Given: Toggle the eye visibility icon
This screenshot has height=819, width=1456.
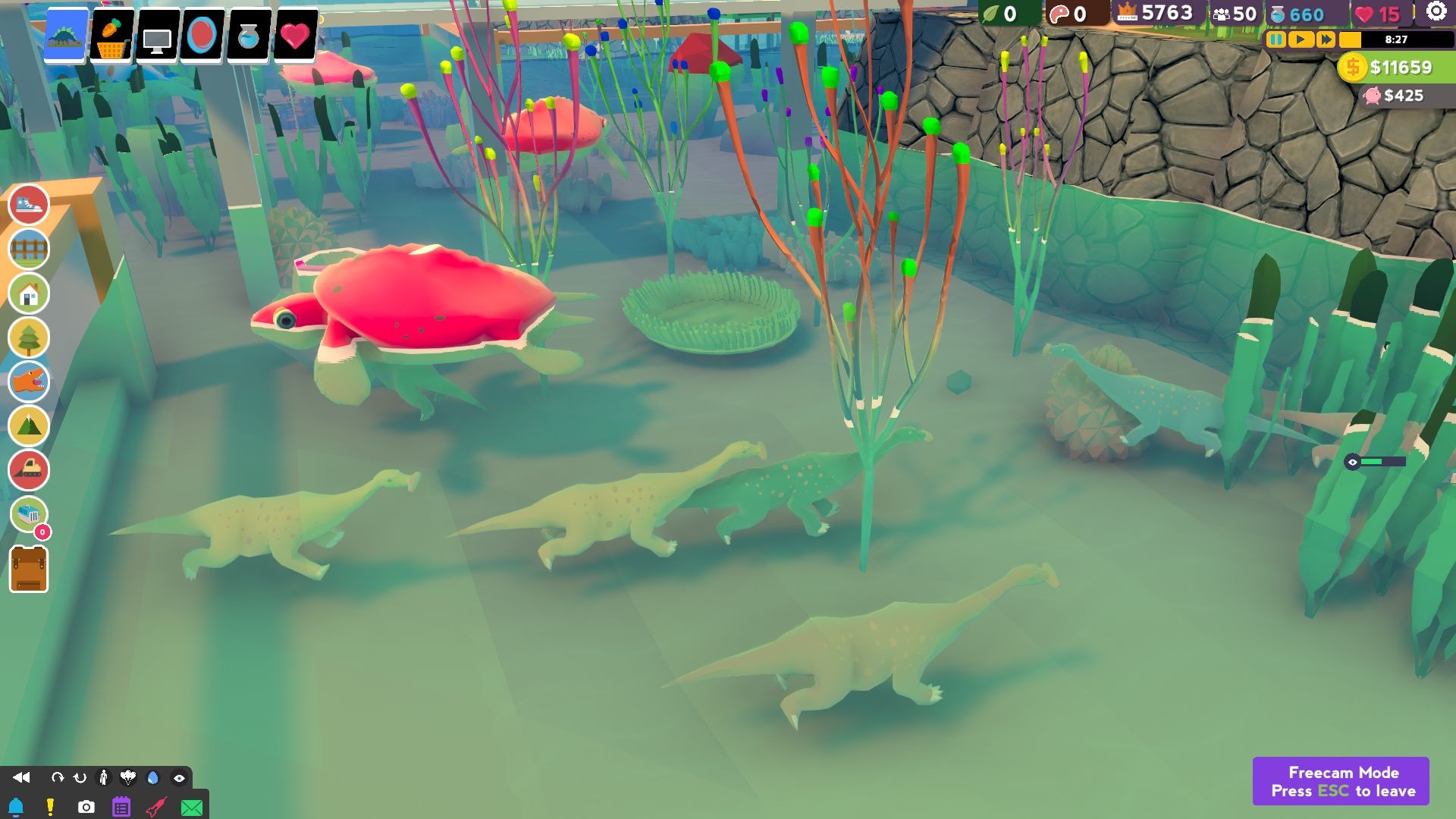Looking at the screenshot, I should tap(177, 778).
